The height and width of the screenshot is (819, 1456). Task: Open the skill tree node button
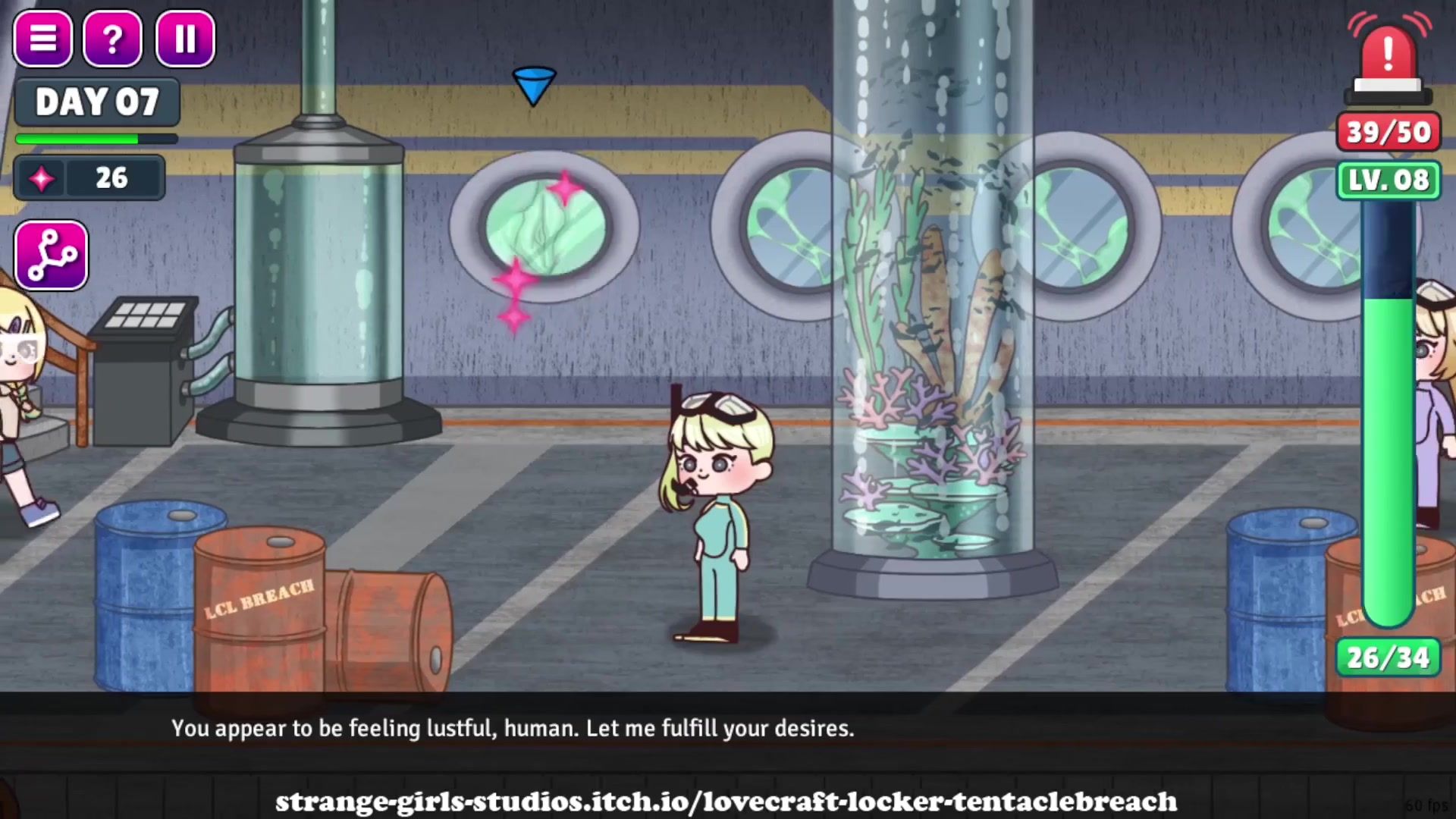click(51, 256)
